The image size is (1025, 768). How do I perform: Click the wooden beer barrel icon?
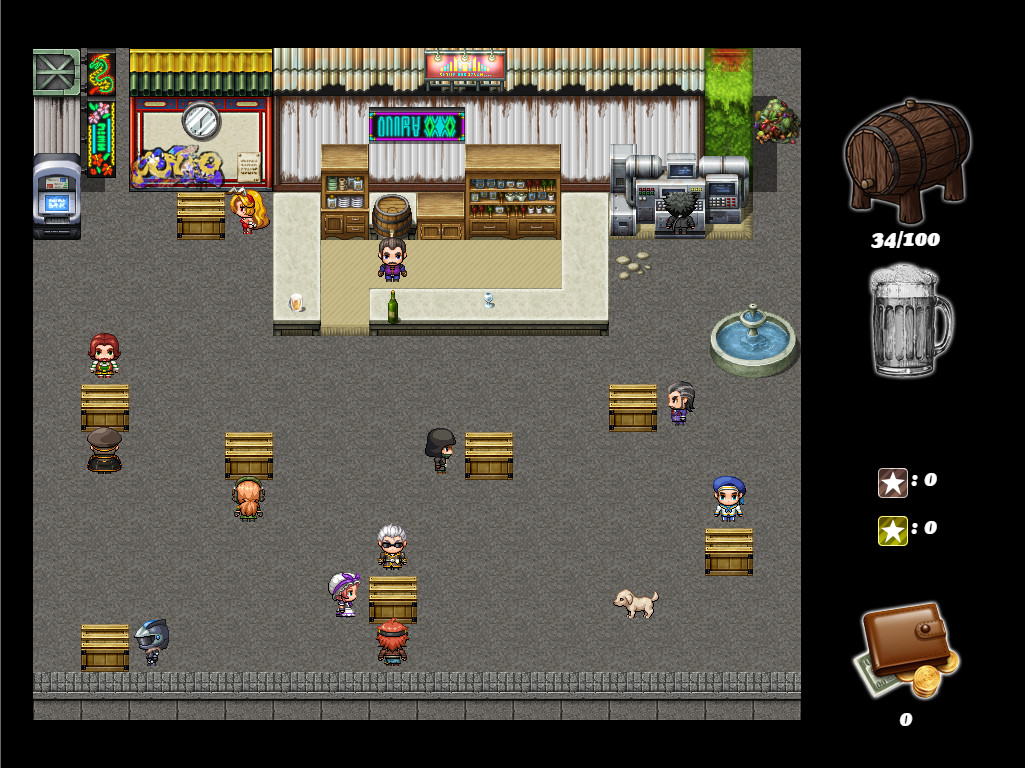[x=907, y=160]
